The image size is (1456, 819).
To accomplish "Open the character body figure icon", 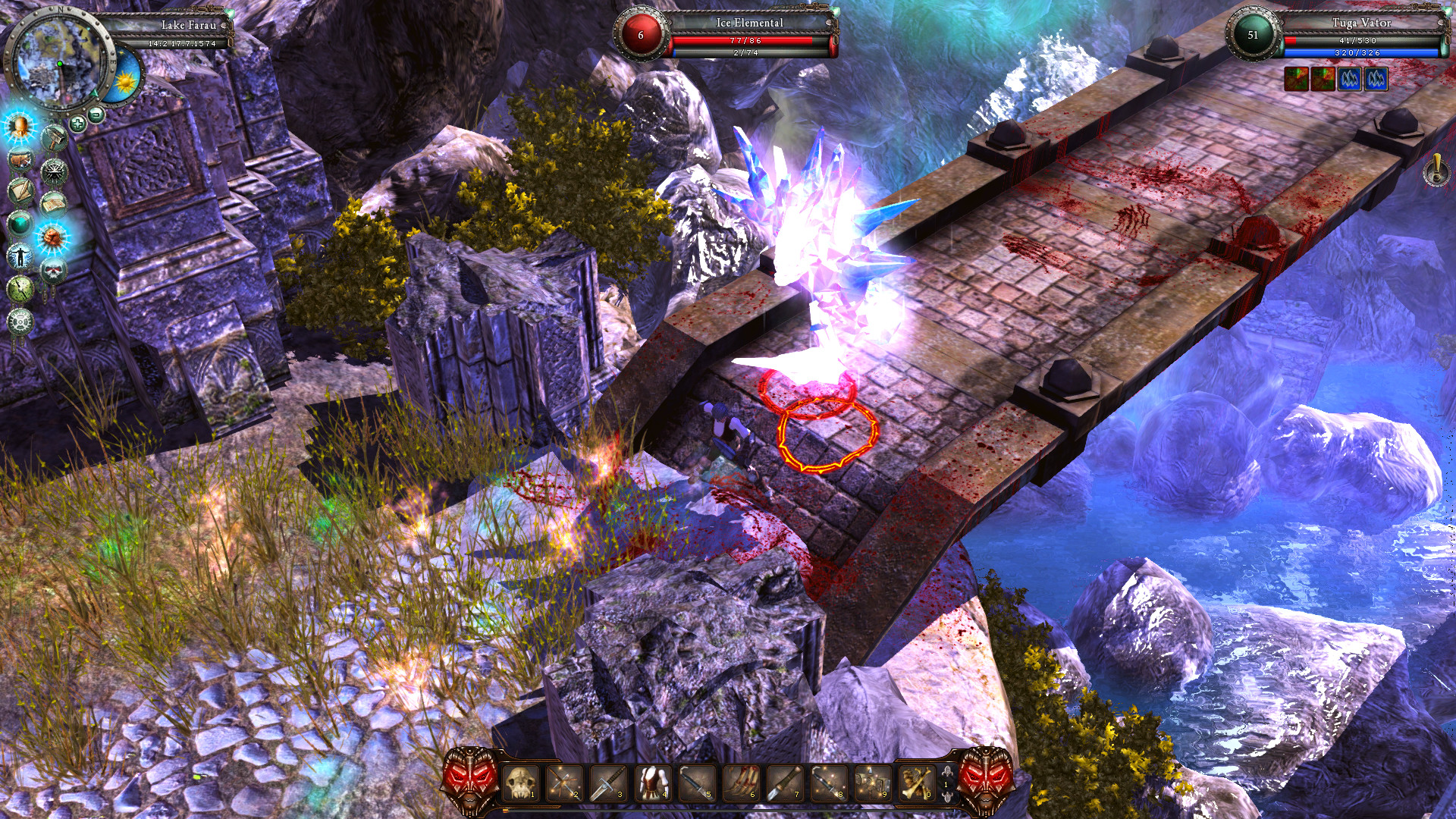I will [20, 255].
